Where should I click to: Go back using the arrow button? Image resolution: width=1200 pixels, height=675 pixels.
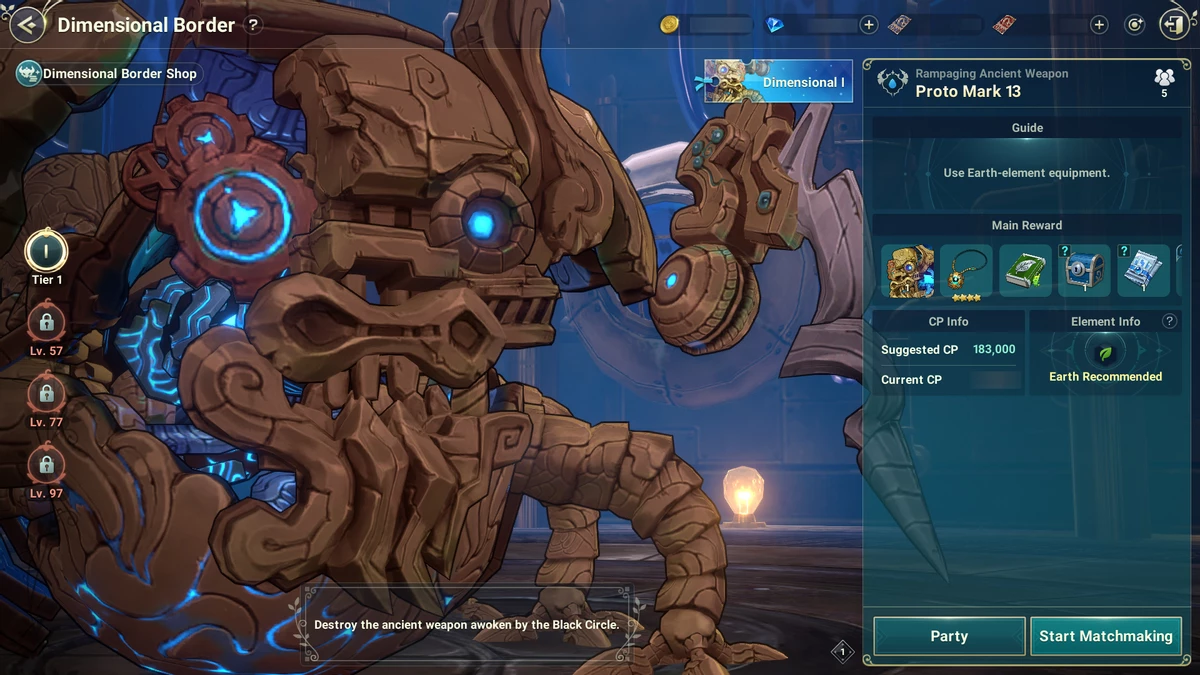(27, 25)
